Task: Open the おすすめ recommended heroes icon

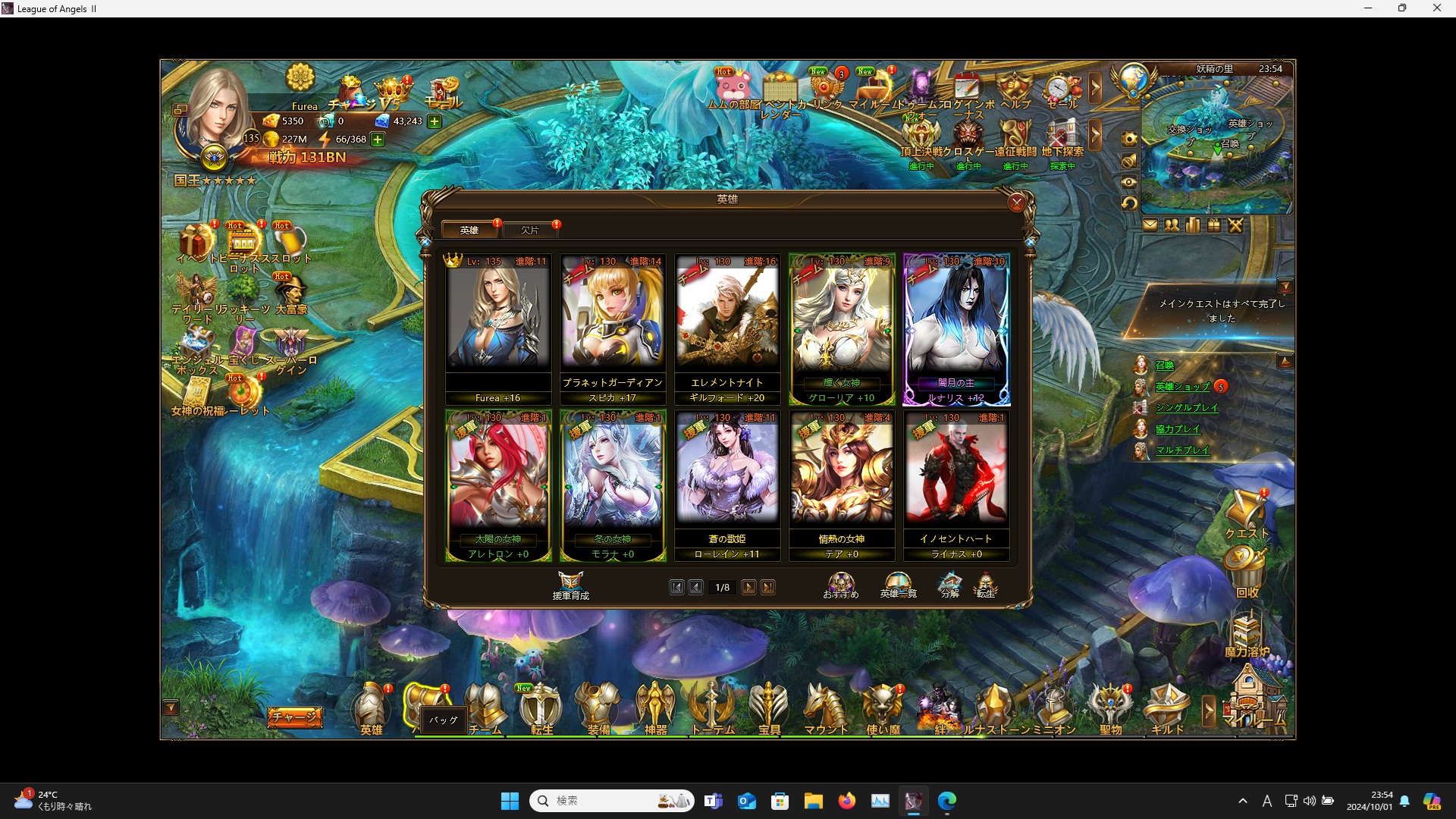Action: [x=840, y=584]
